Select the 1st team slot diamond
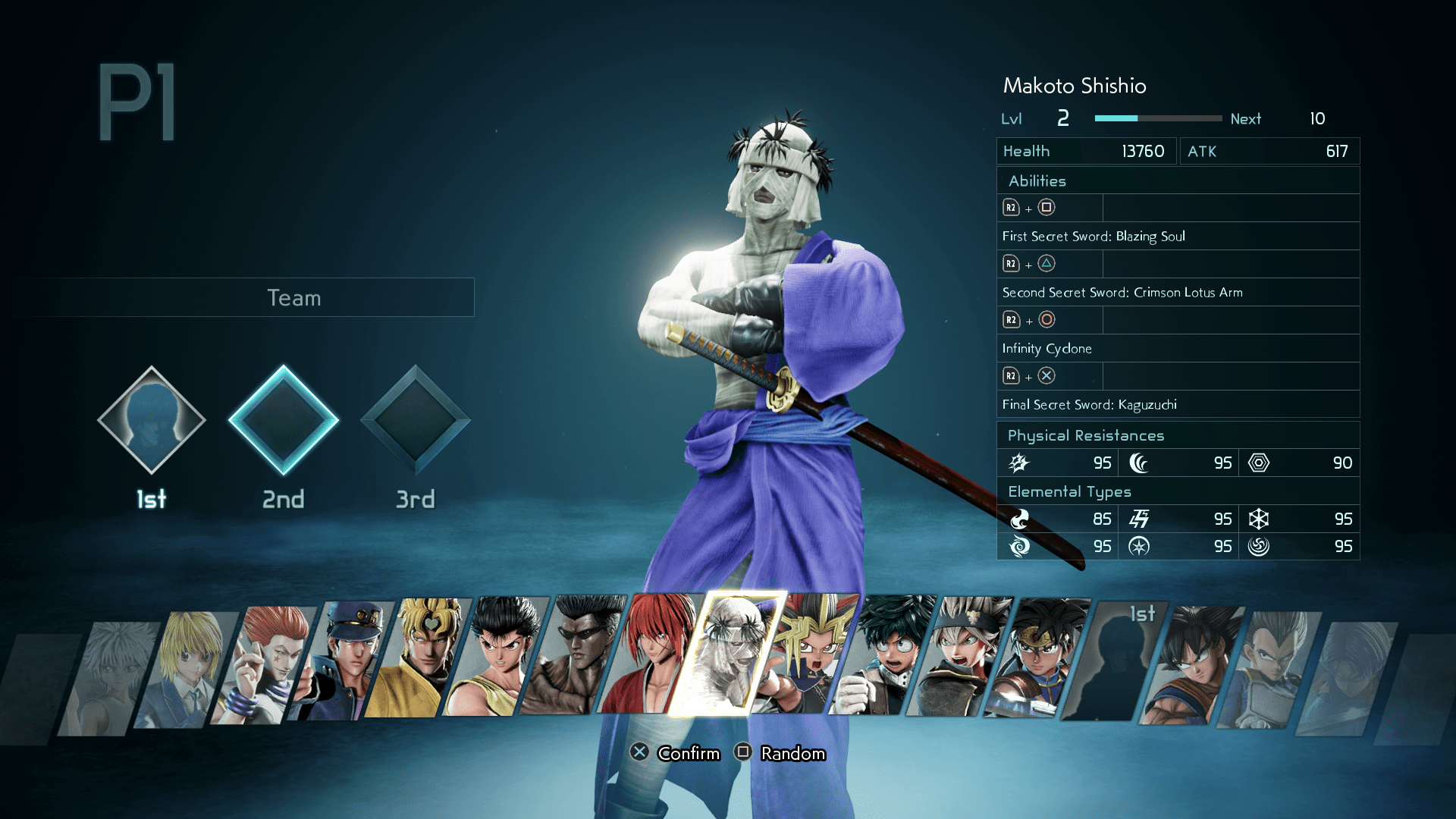 coord(151,420)
